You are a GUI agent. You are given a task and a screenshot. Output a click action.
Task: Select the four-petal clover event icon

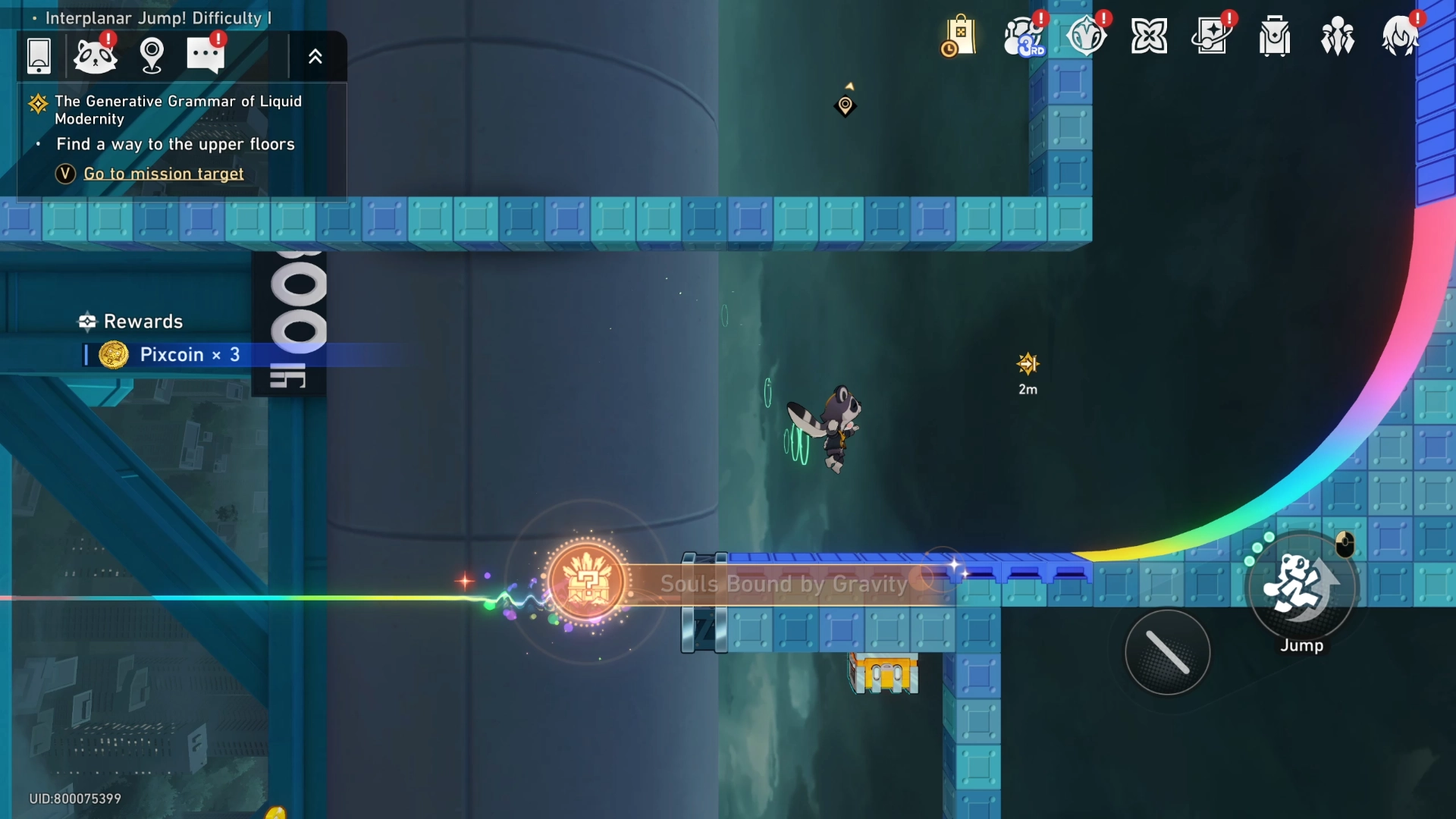[1149, 35]
